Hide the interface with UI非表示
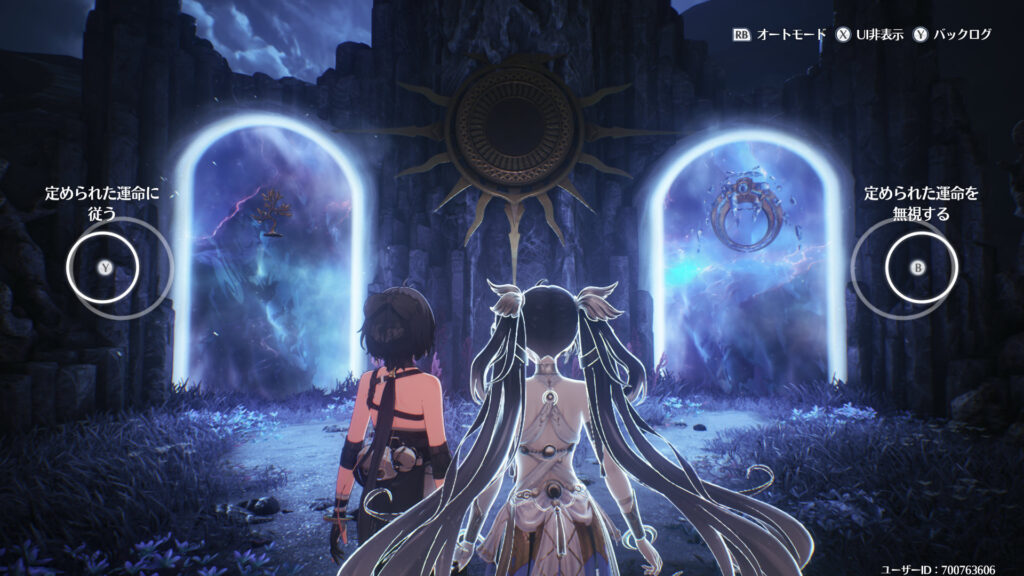This screenshot has width=1024, height=576. pyautogui.click(x=870, y=34)
